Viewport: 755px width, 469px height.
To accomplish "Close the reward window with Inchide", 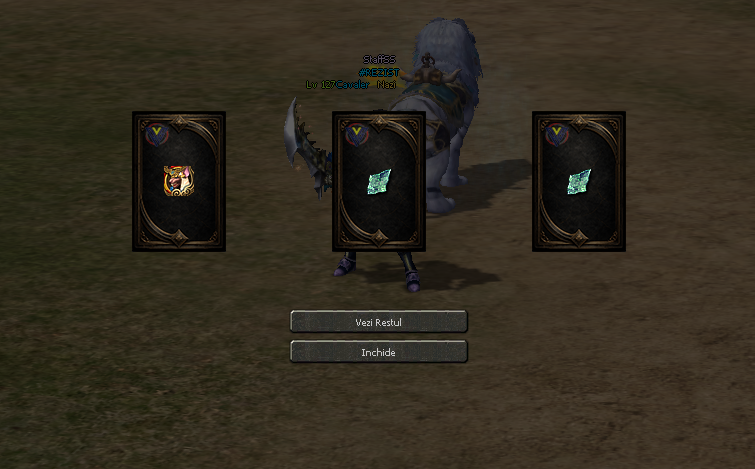I will pyautogui.click(x=378, y=352).
